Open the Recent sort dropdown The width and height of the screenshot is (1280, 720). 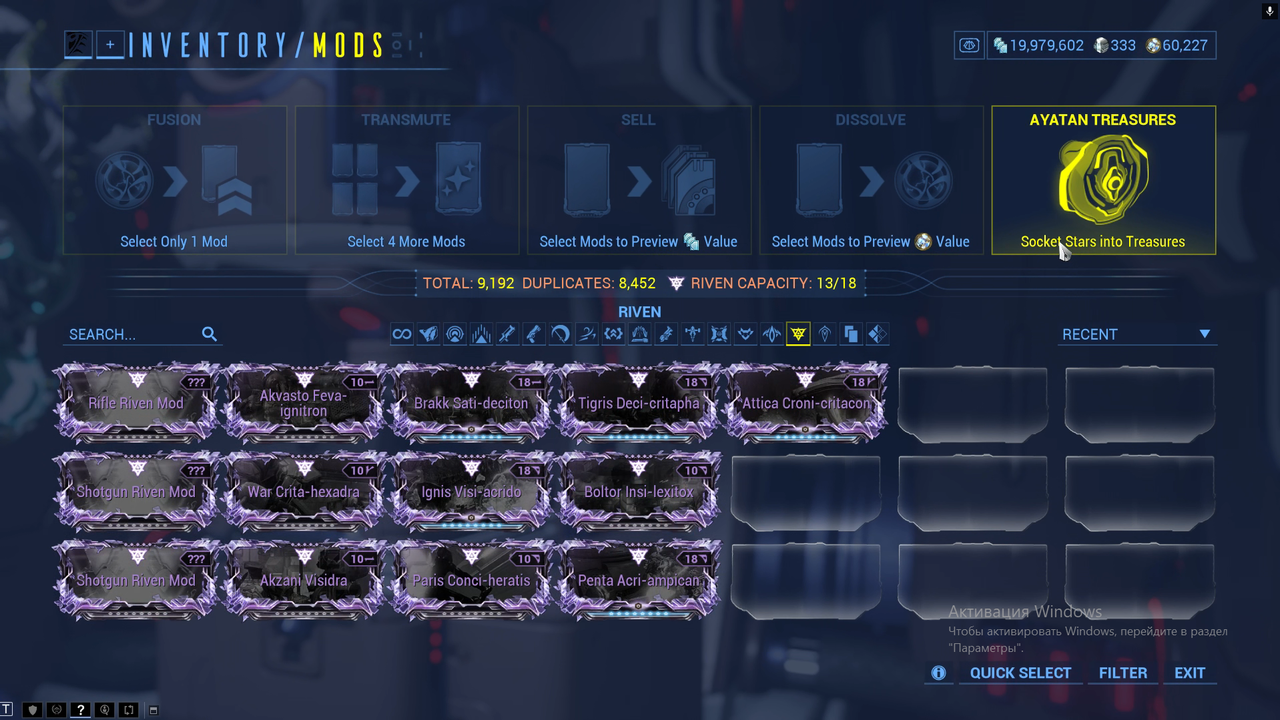pyautogui.click(x=1136, y=334)
